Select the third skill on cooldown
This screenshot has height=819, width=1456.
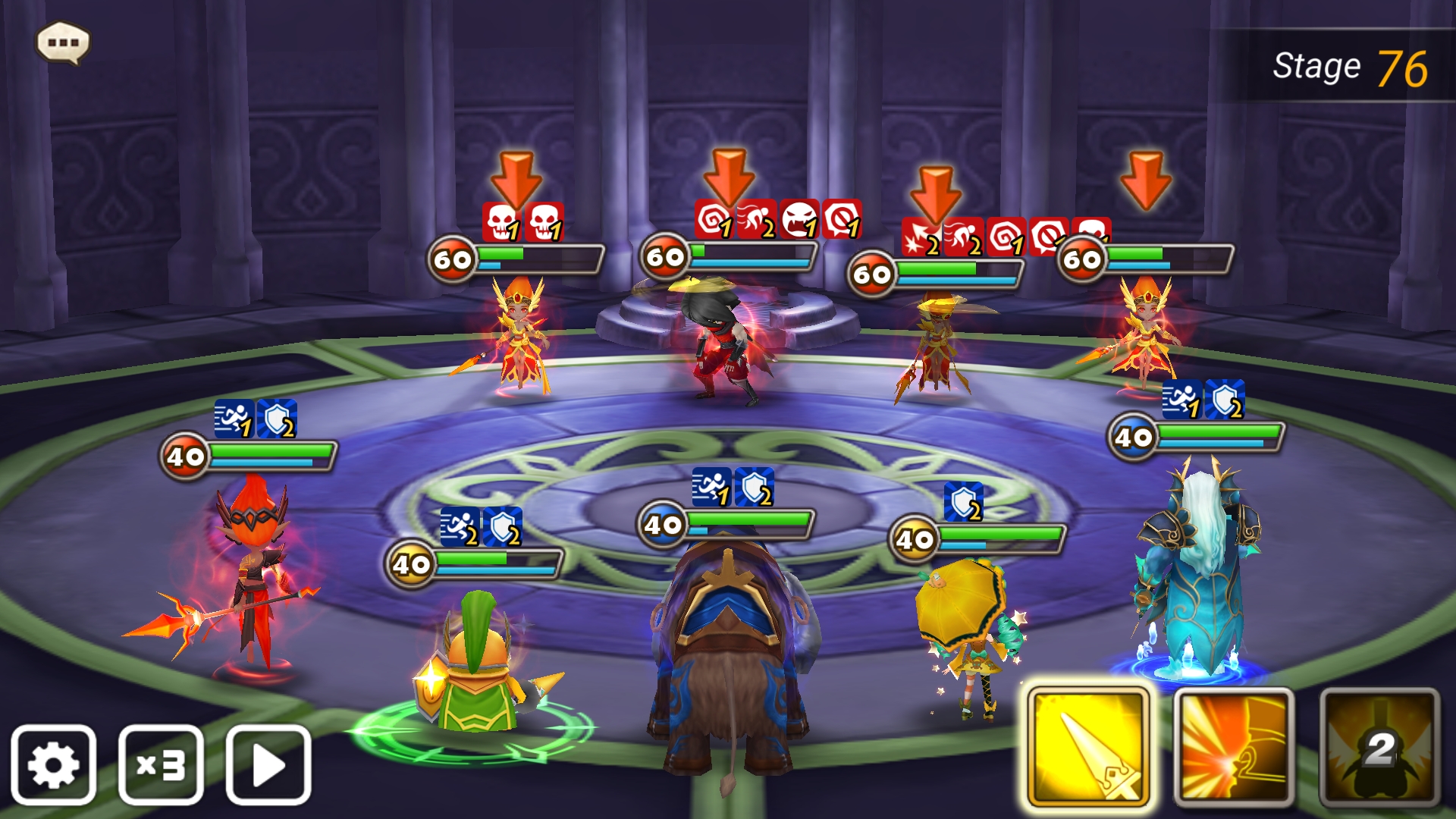click(1379, 746)
